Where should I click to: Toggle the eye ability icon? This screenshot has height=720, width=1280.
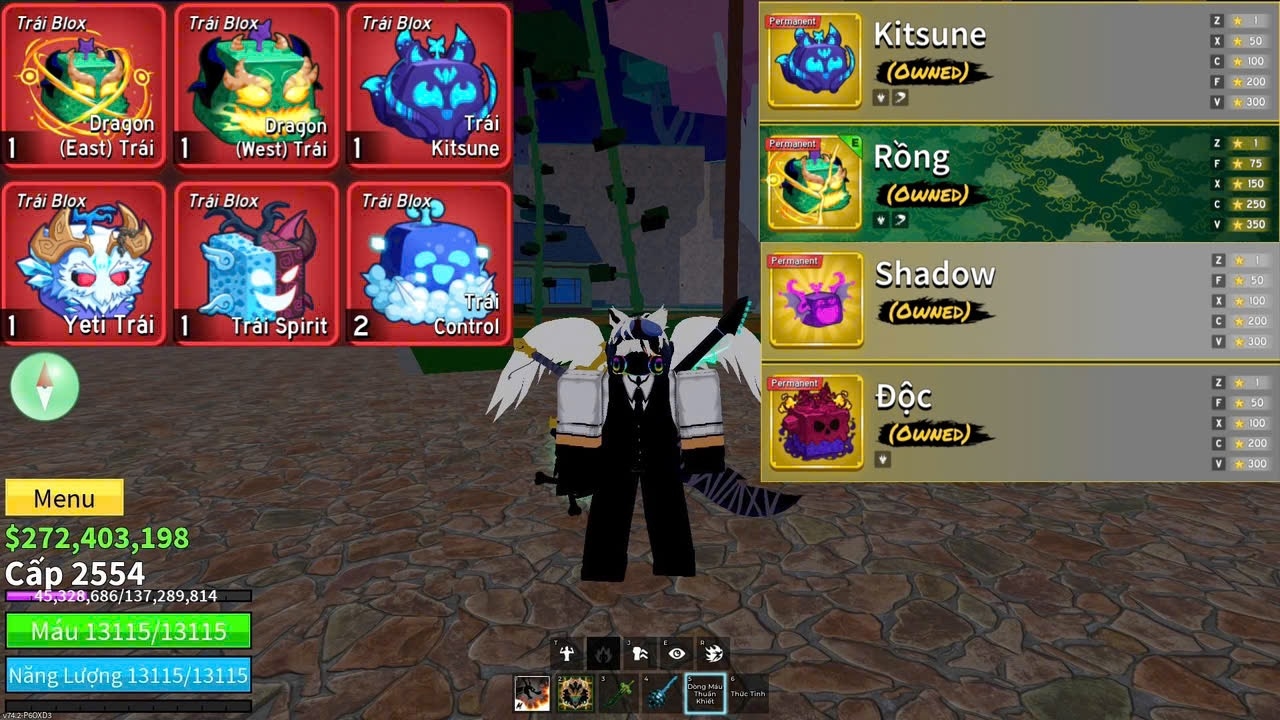coord(677,654)
